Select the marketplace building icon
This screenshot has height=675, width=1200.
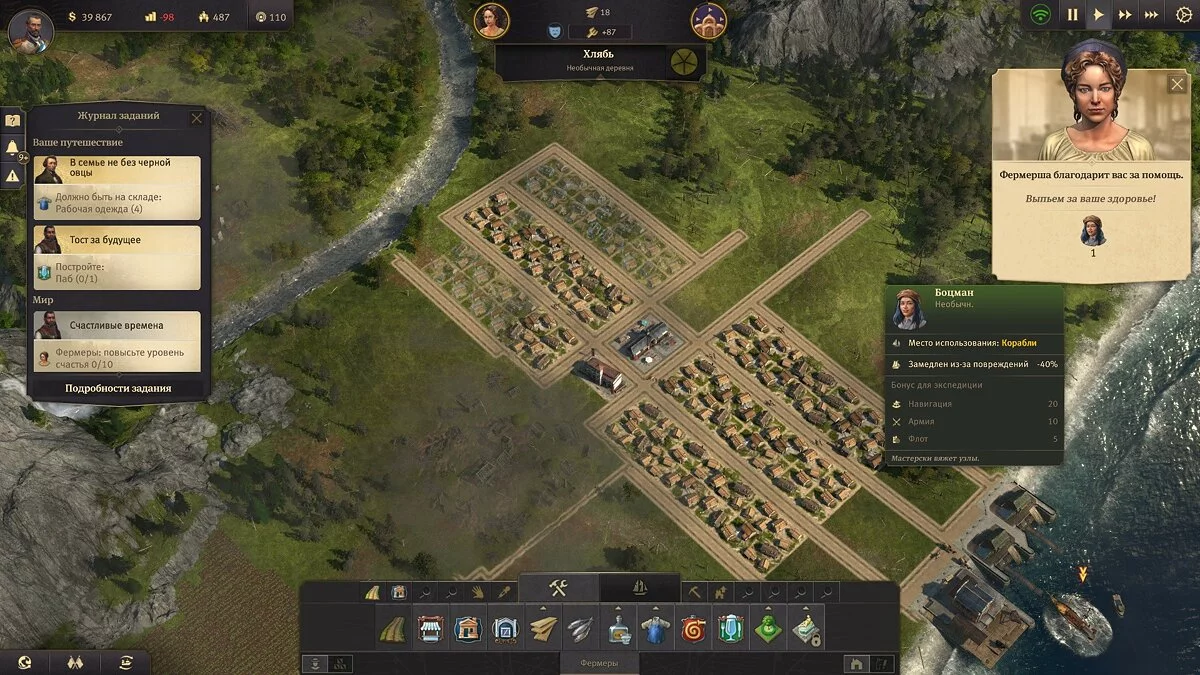pyautogui.click(x=430, y=630)
